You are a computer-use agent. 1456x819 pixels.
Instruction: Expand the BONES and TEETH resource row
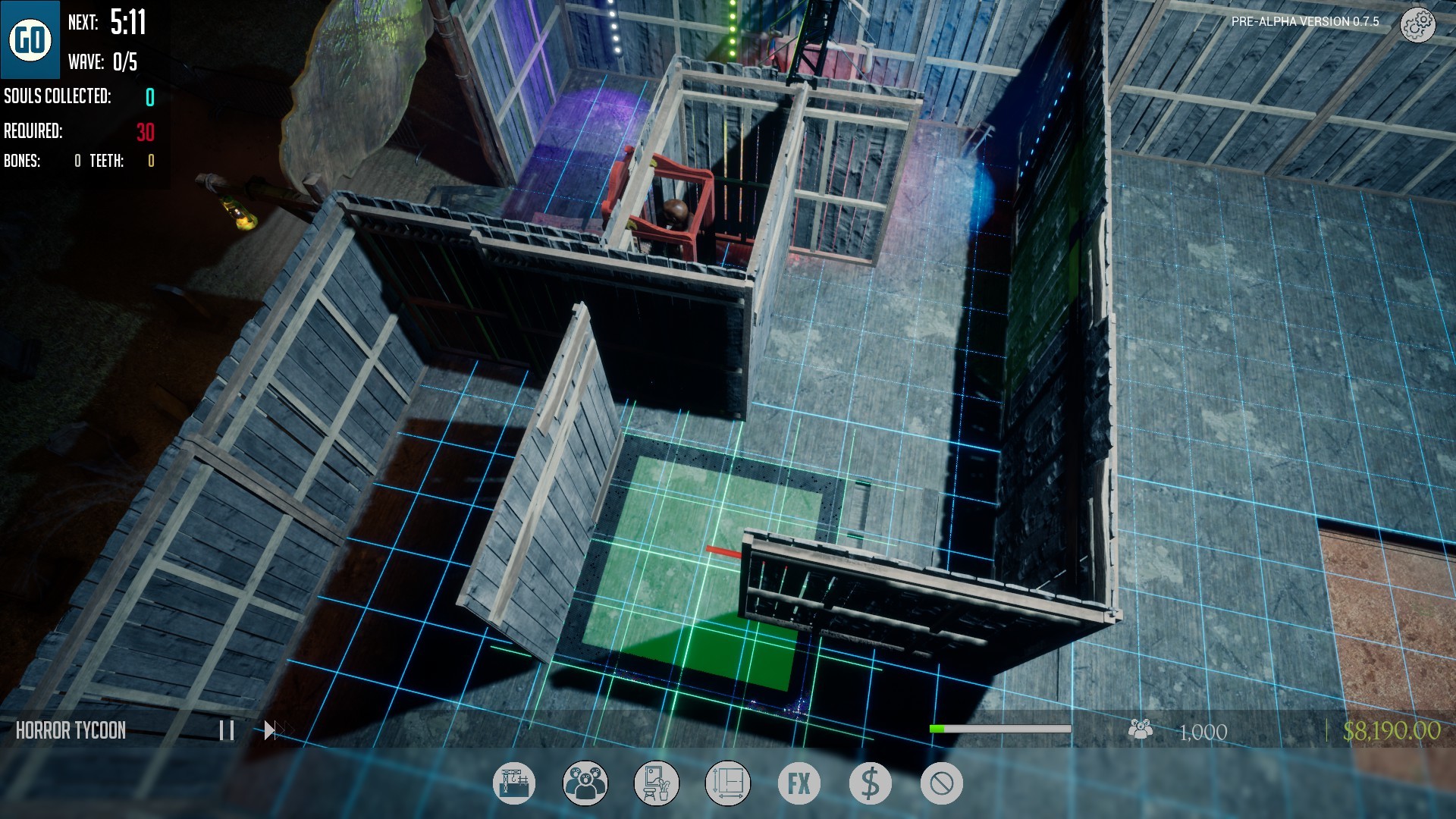tap(78, 161)
